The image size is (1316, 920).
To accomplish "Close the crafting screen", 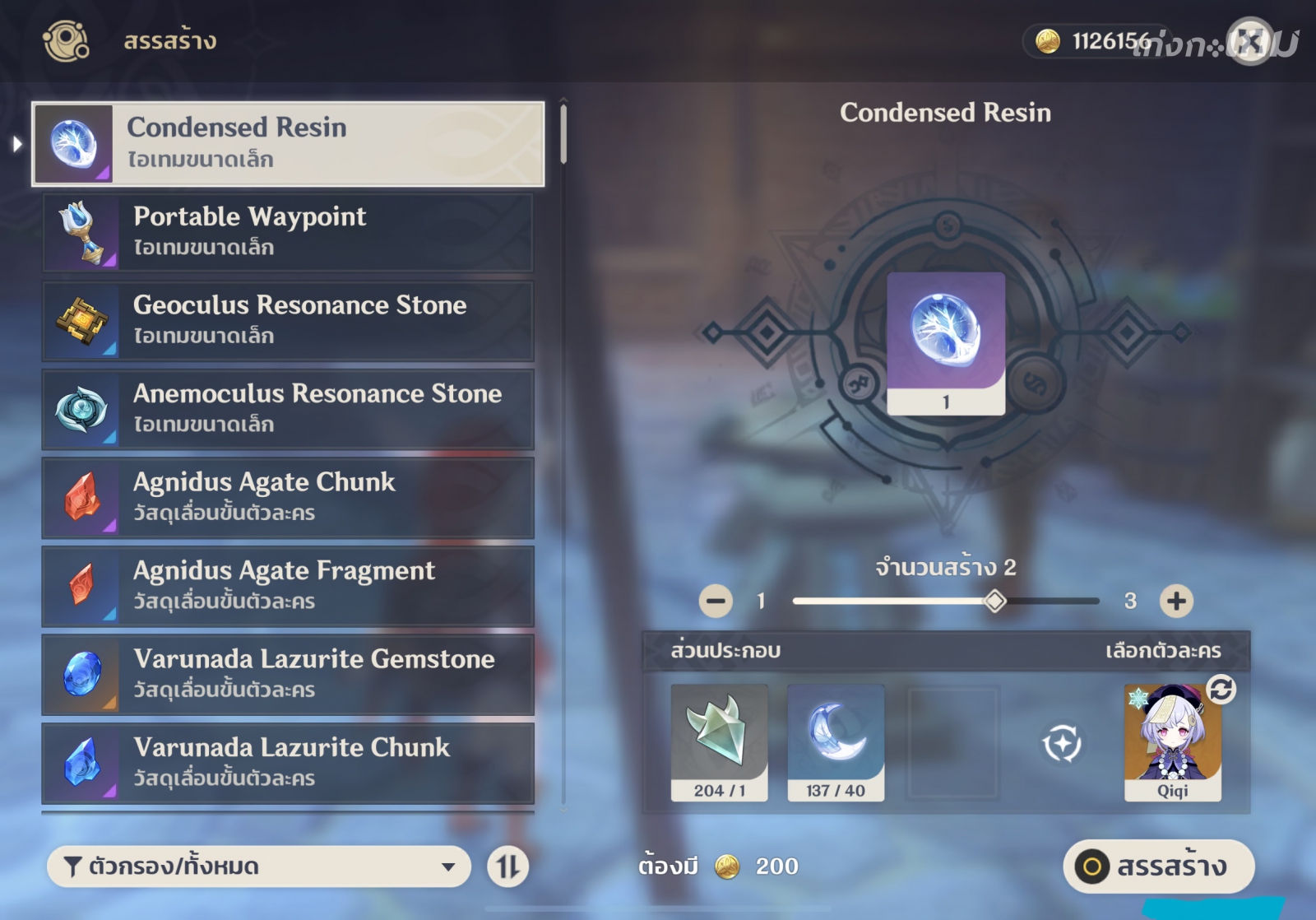I will pos(1249,41).
